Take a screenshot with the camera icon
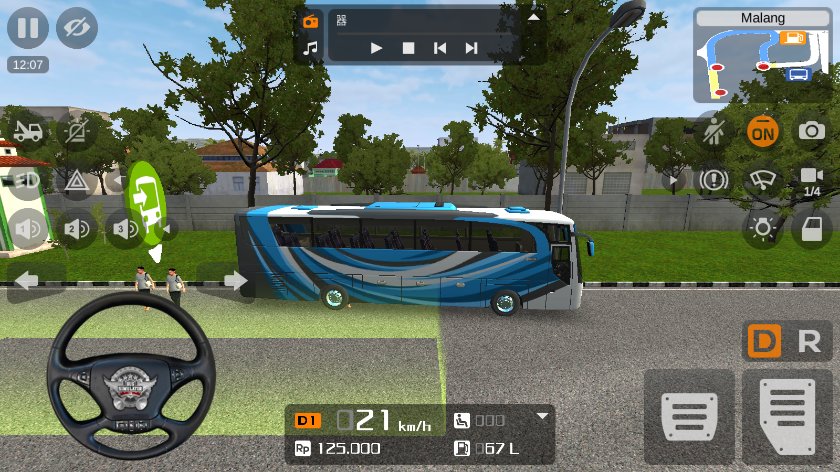840x472 pixels. click(811, 131)
